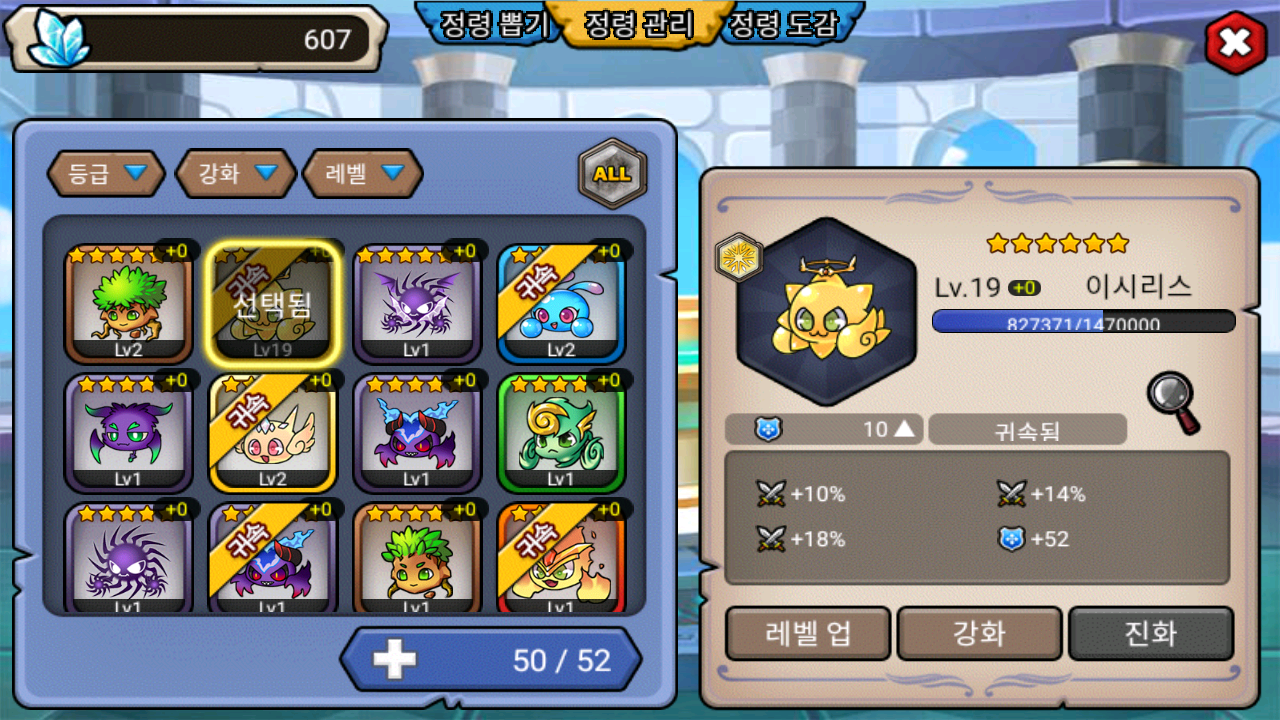Select the fiery orange spirit

561,560
